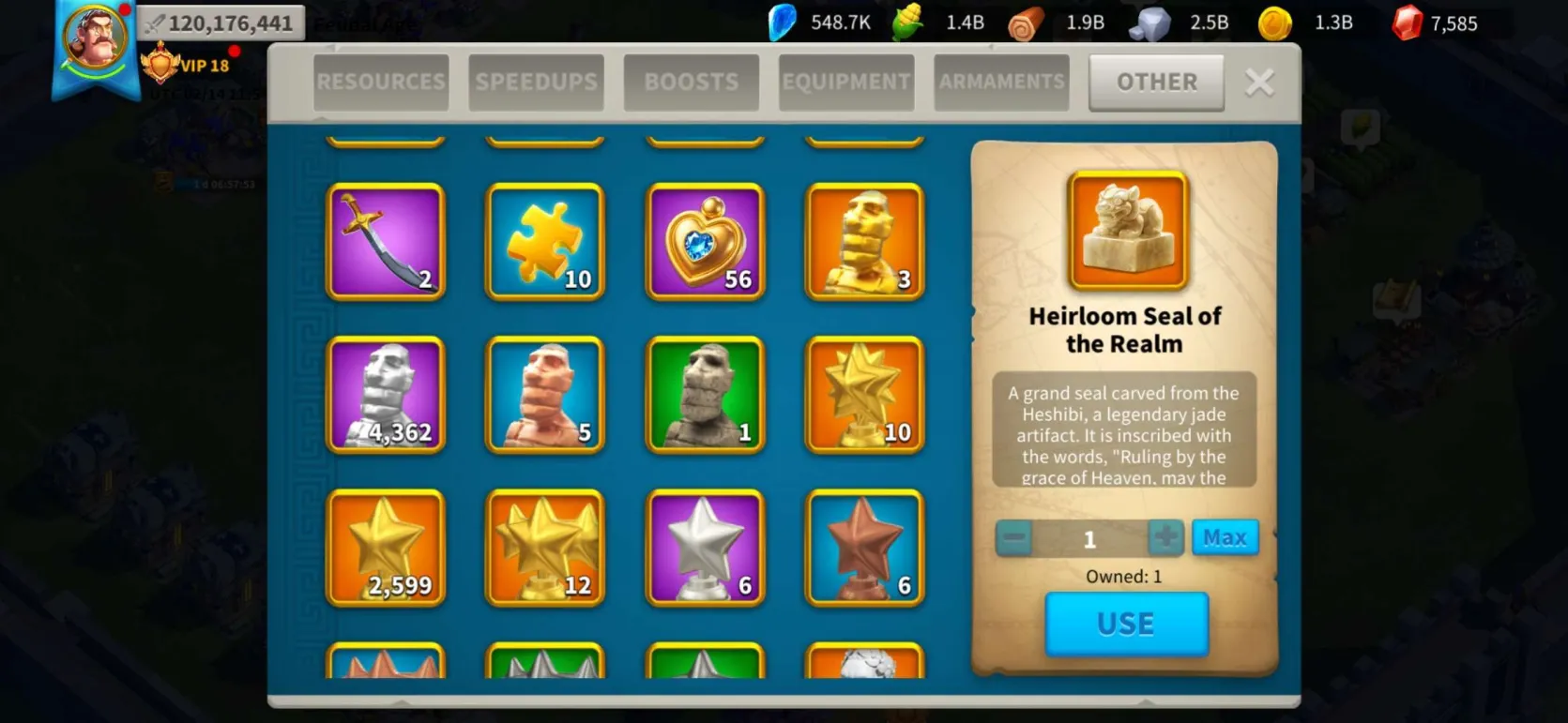The width and height of the screenshot is (1568, 723).
Task: Select the curved scimitar item
Action: 386,242
